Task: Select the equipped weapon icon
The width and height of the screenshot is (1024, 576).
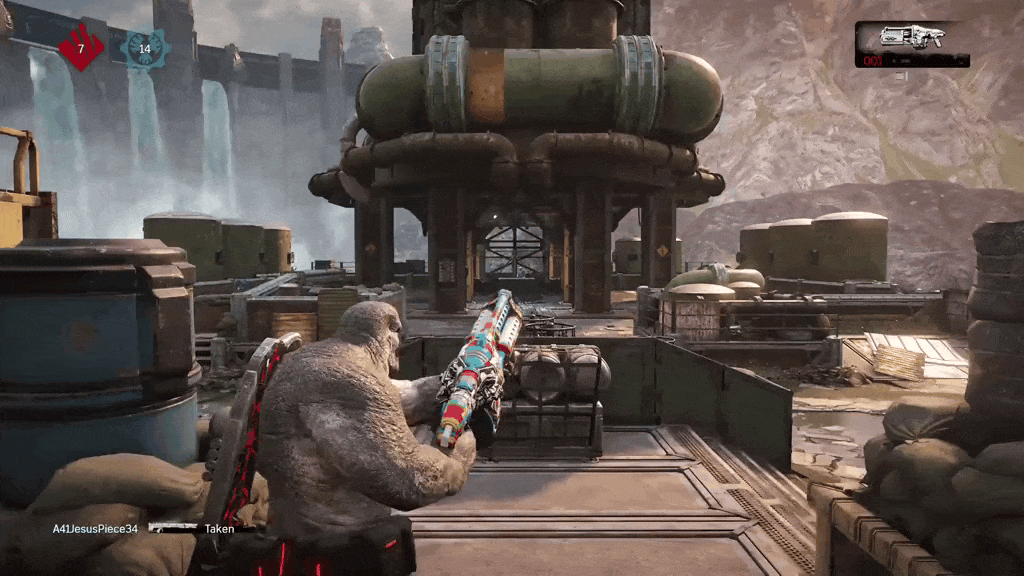Action: (x=911, y=37)
